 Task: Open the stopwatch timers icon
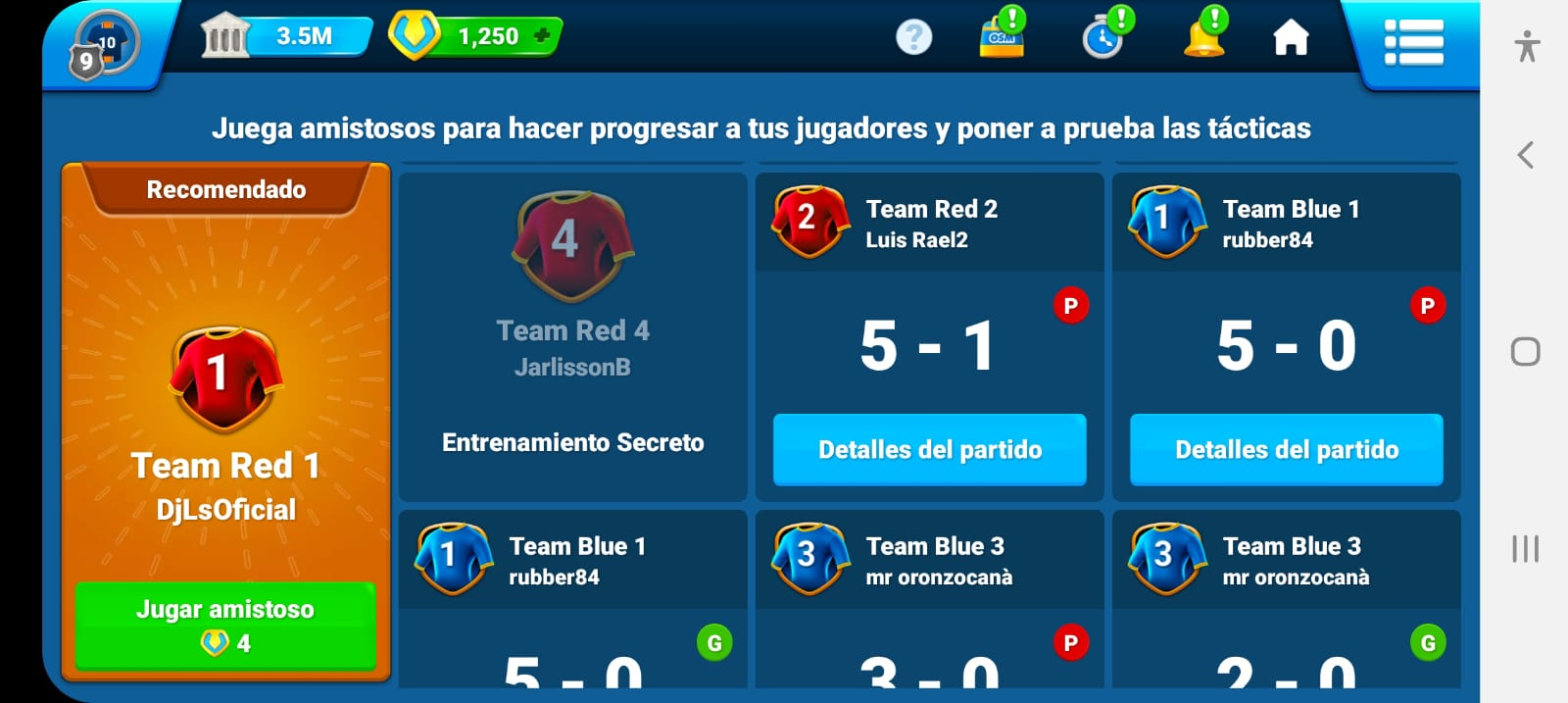pyautogui.click(x=1103, y=37)
